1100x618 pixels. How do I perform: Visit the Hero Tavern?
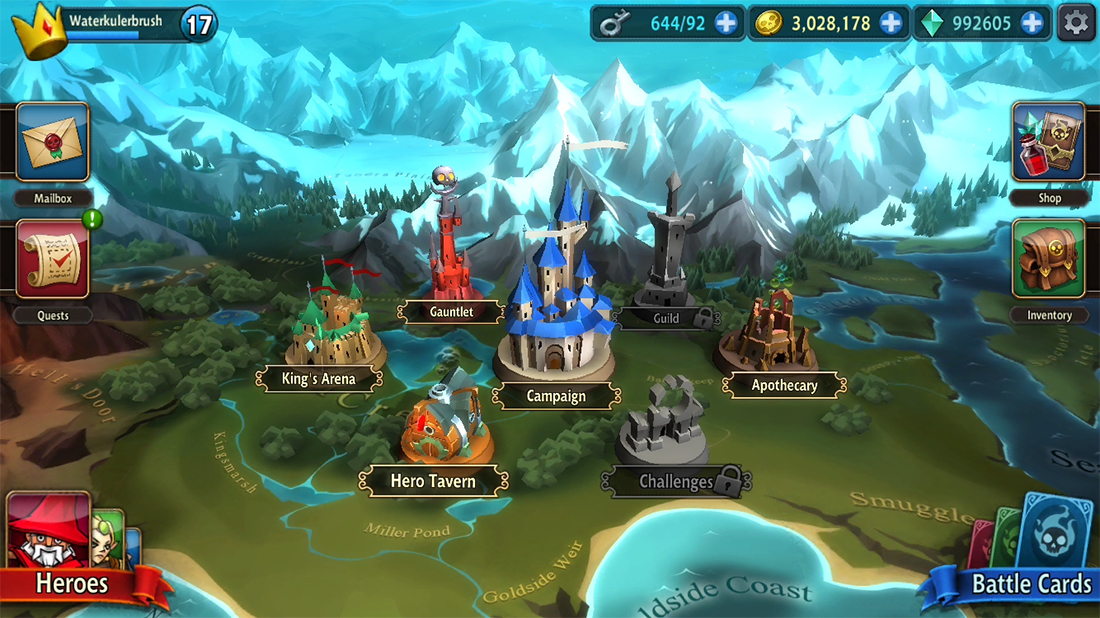point(439,425)
